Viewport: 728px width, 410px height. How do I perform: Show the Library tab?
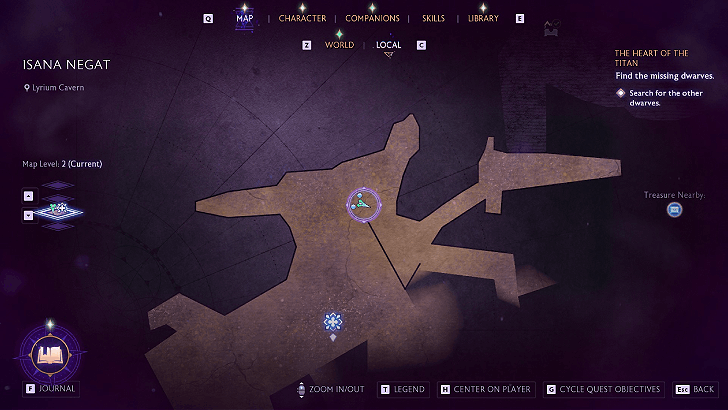[483, 18]
